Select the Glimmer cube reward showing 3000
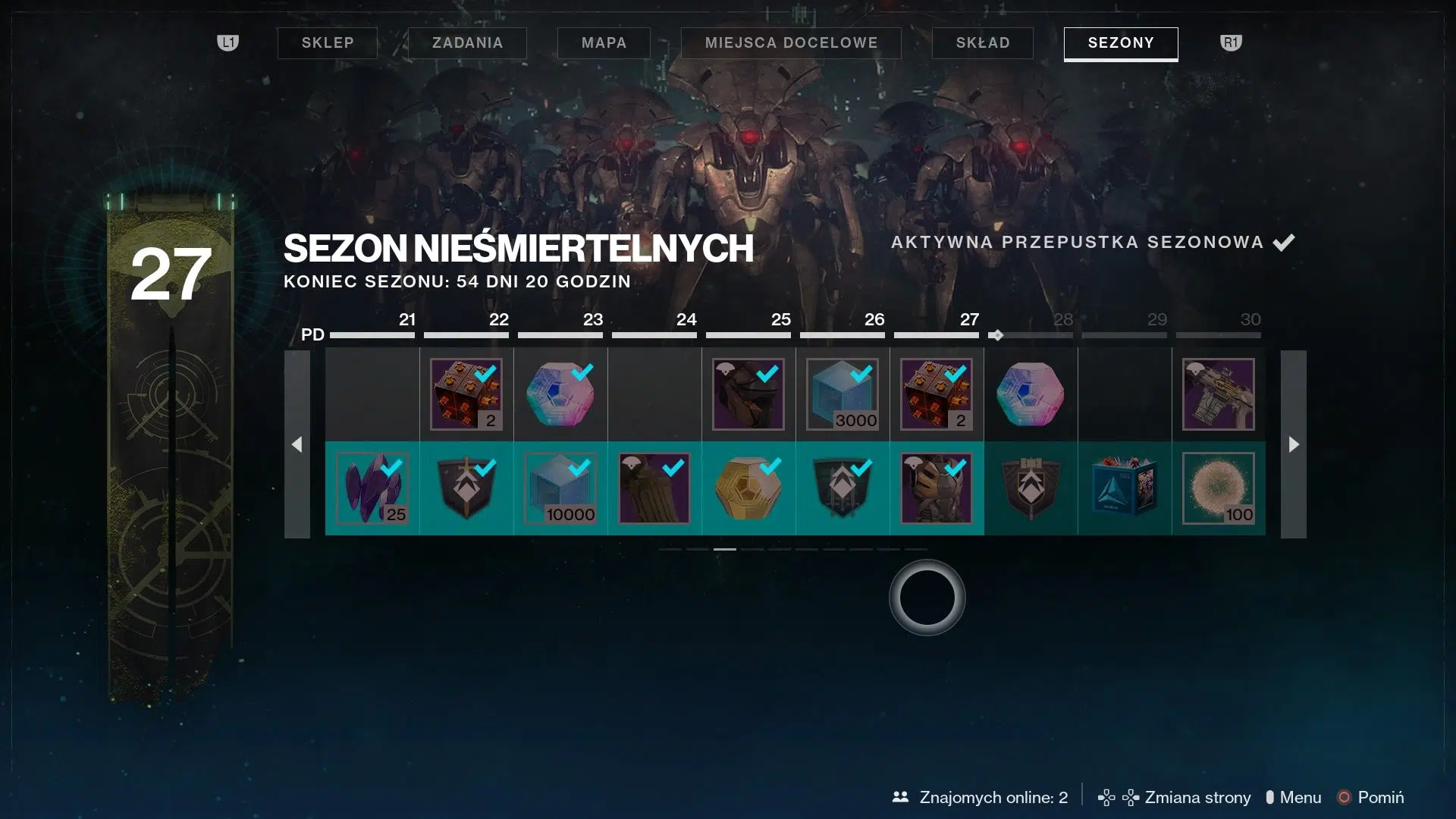This screenshot has width=1456, height=819. pos(842,394)
